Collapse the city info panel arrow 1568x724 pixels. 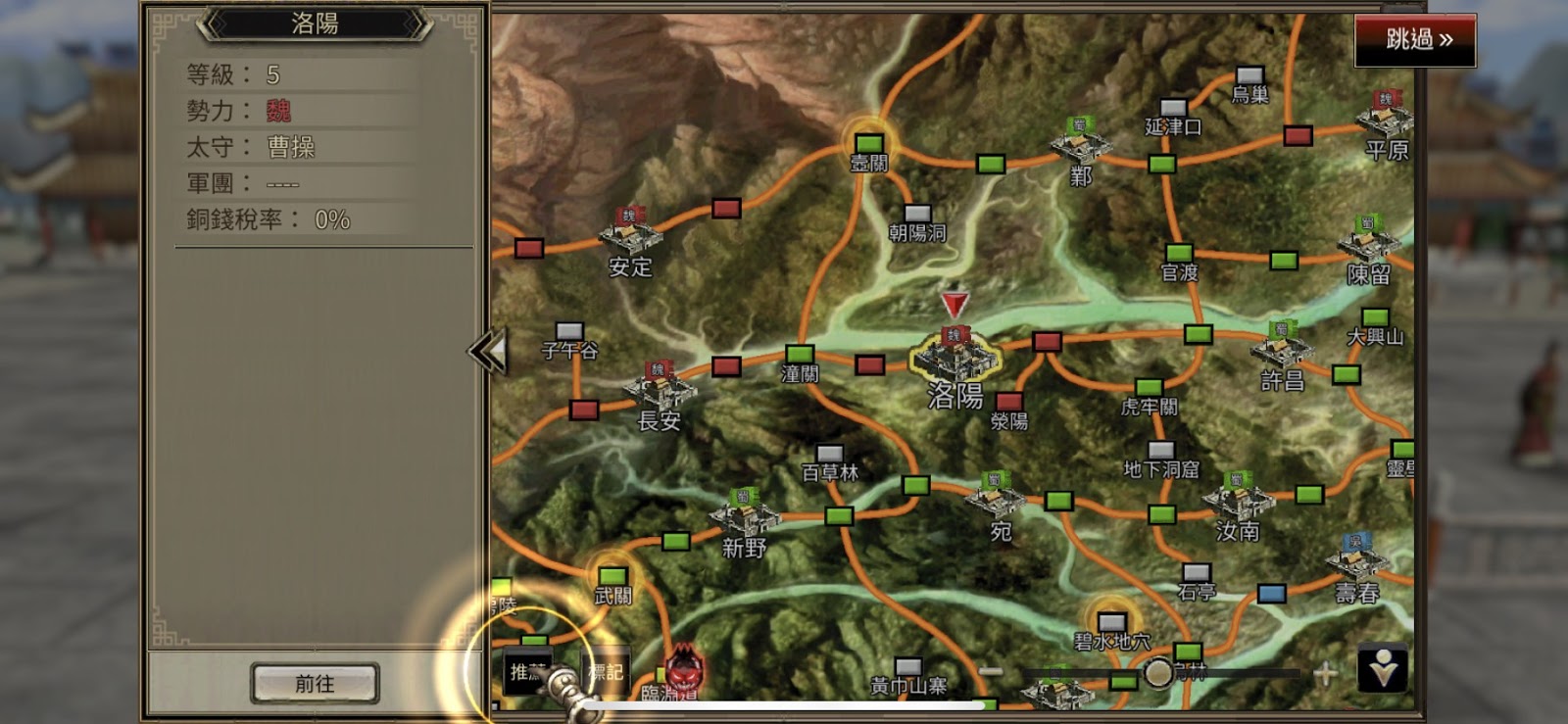point(488,351)
